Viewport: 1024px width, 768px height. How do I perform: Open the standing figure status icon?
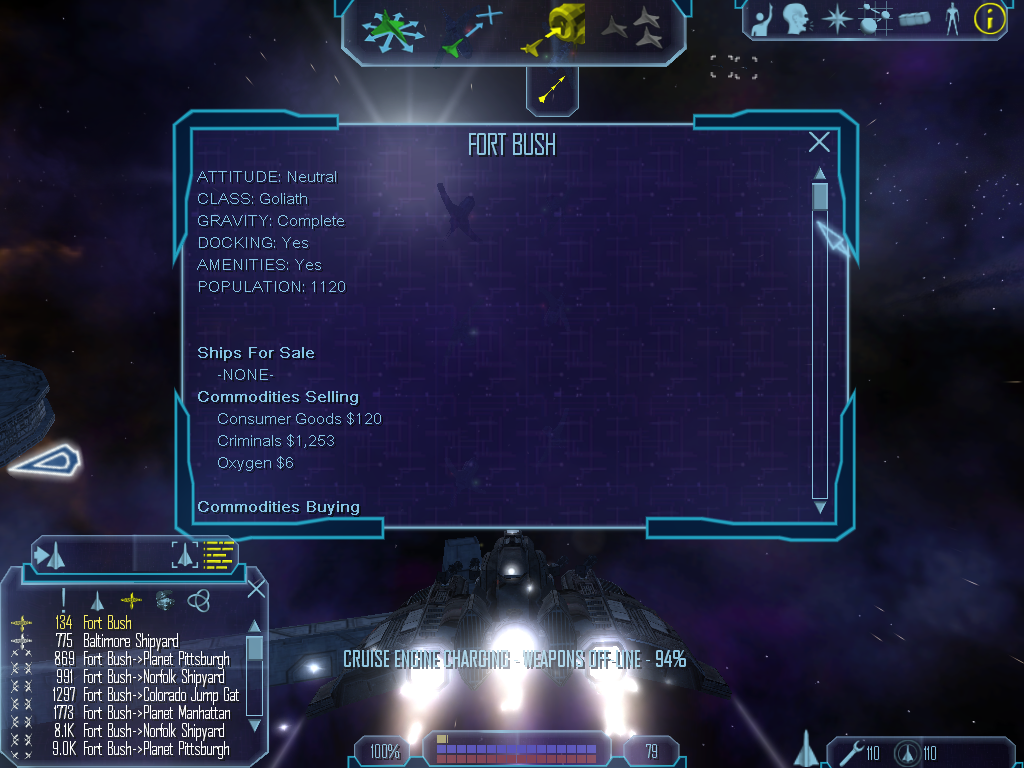952,18
